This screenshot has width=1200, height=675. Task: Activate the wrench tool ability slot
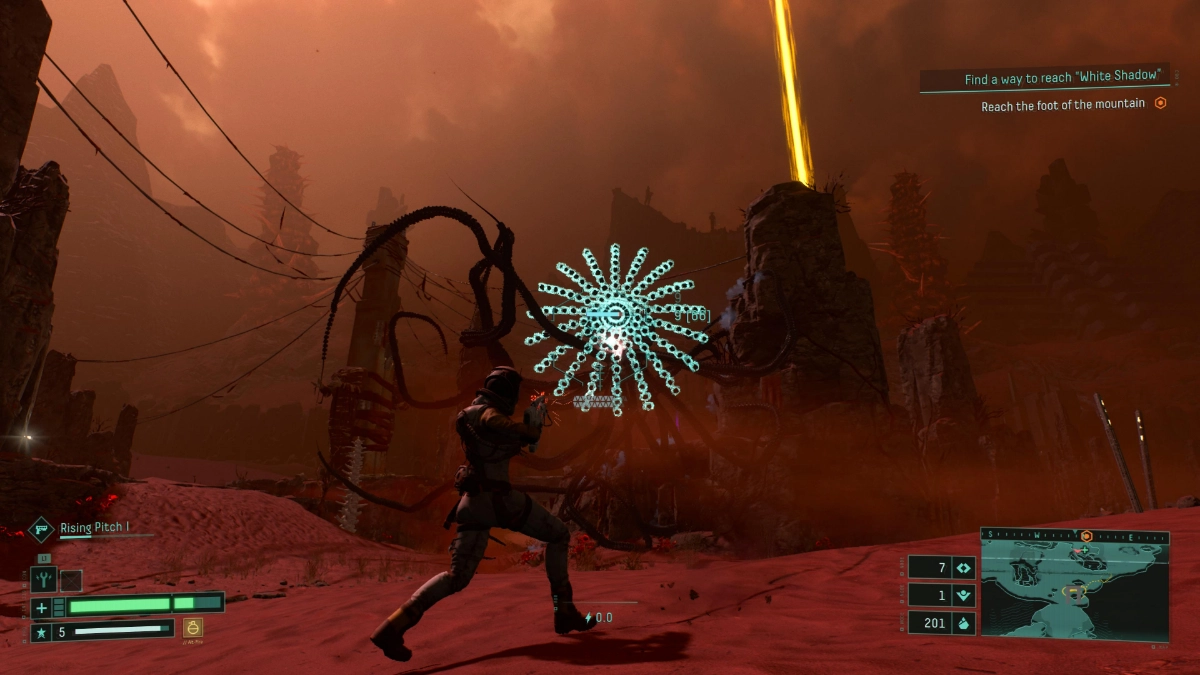43,578
